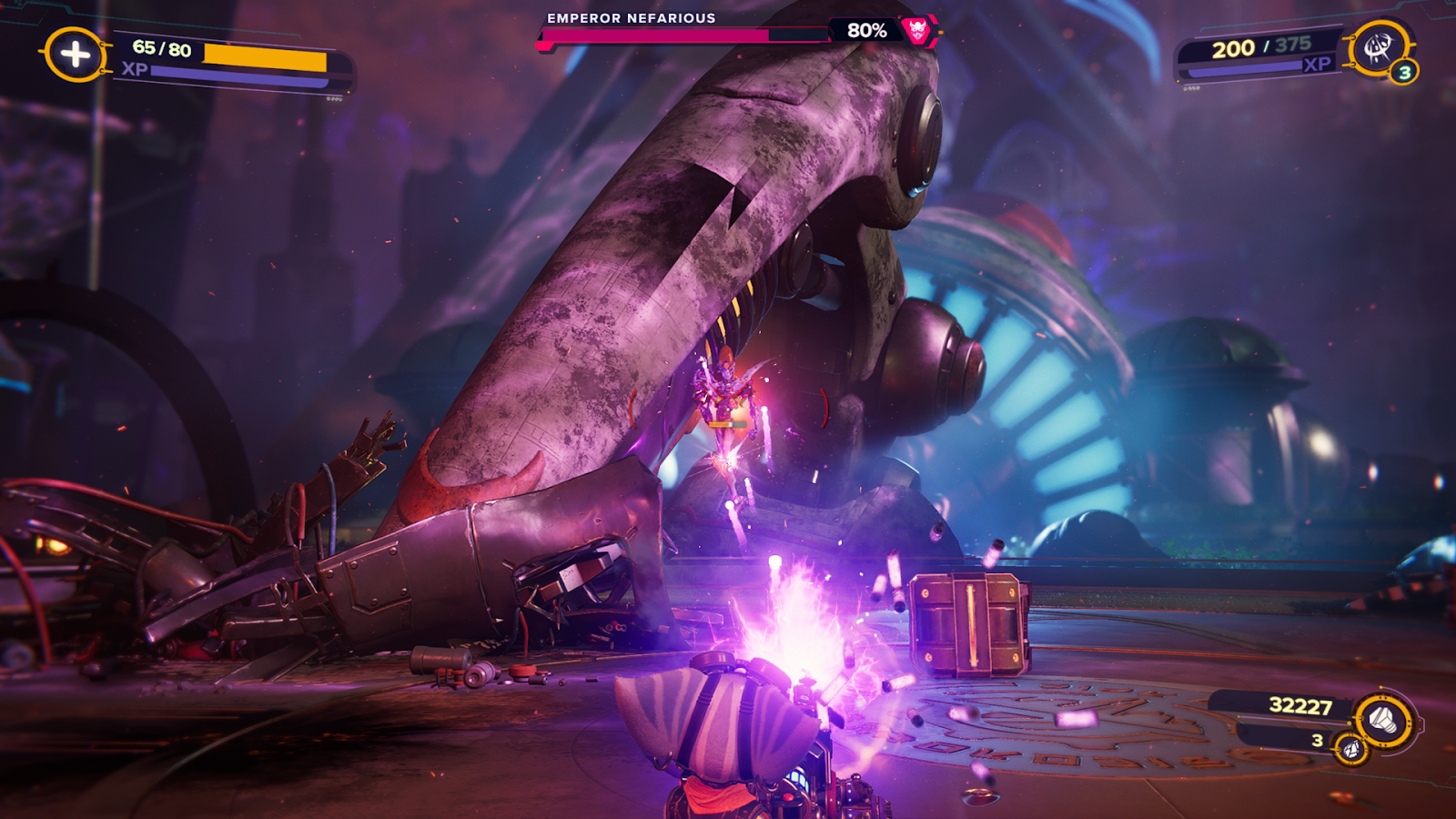
Task: Click the Emperor Nefarious boss emblem
Action: [x=917, y=31]
